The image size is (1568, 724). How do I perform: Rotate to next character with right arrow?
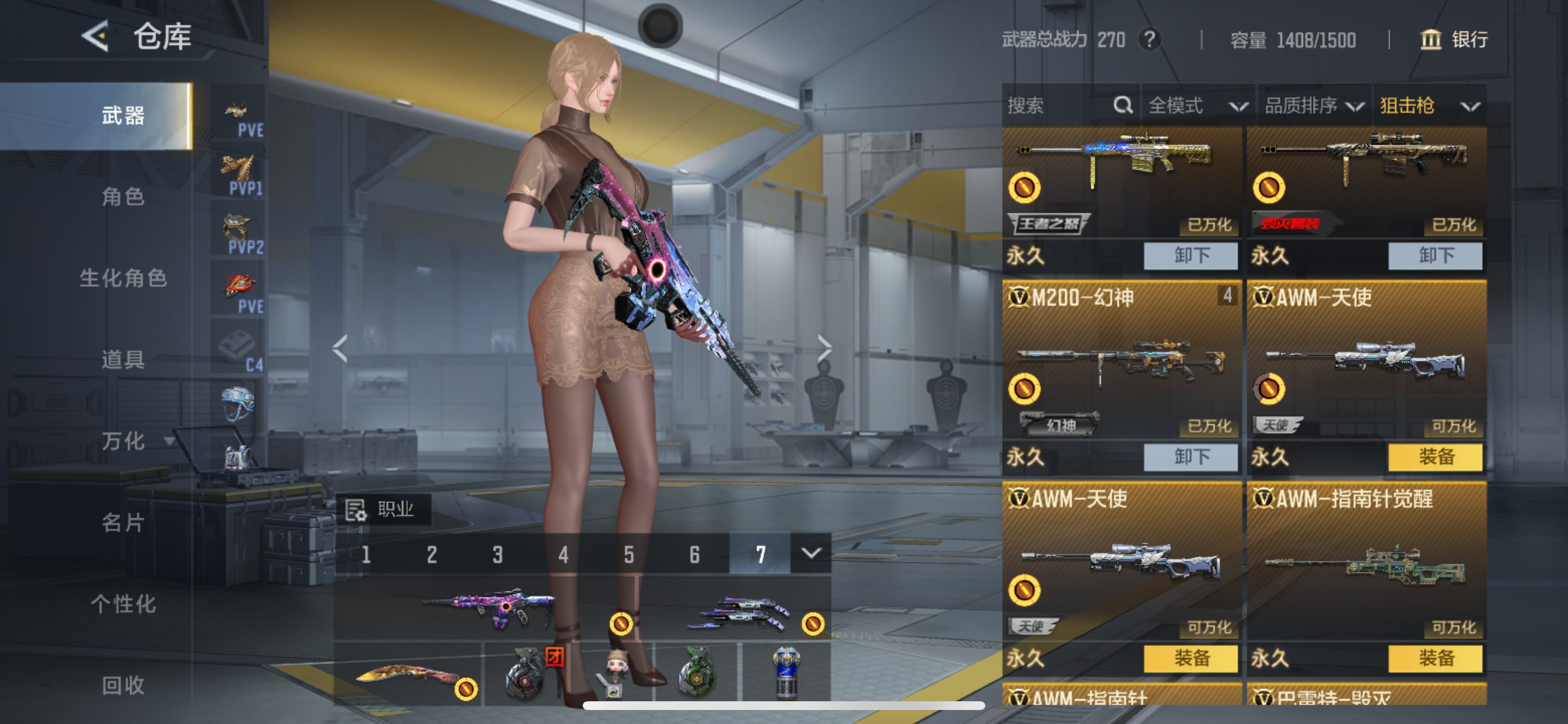pos(824,349)
